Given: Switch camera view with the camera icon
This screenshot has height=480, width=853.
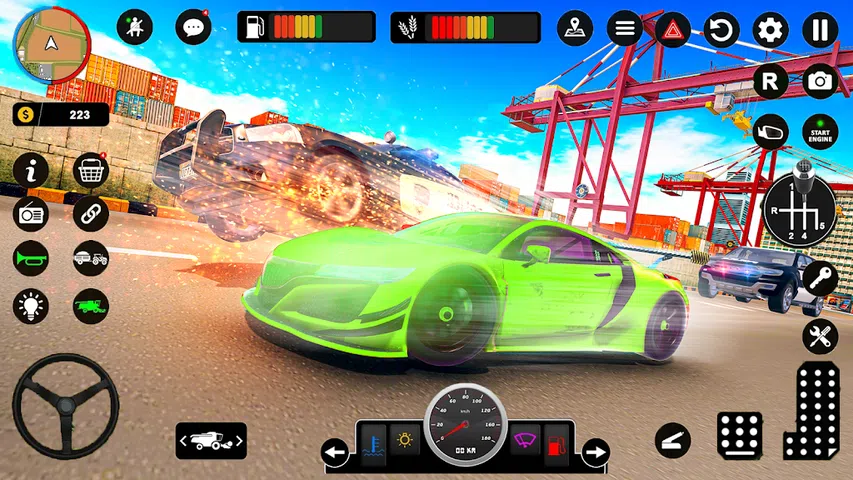Looking at the screenshot, I should (820, 81).
